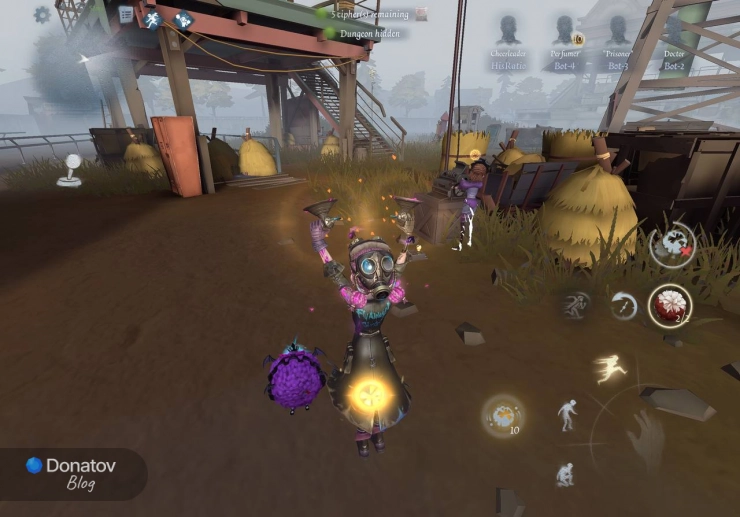The height and width of the screenshot is (517, 740).
Task: Tap the faded sprint skill icon
Action: tap(575, 305)
